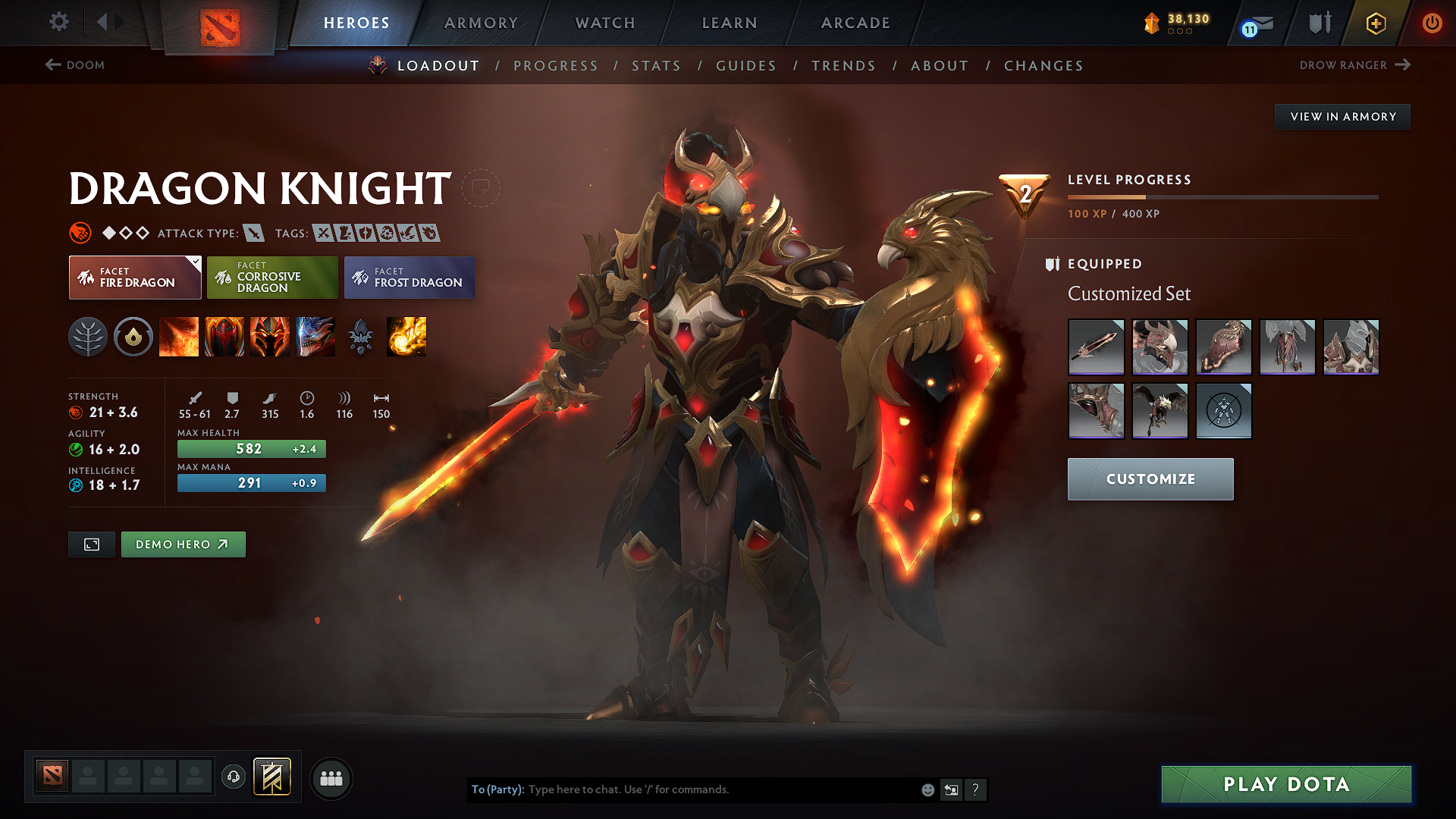Switch to the Frost Dragon facet
Viewport: 1456px width, 819px height.
409,278
